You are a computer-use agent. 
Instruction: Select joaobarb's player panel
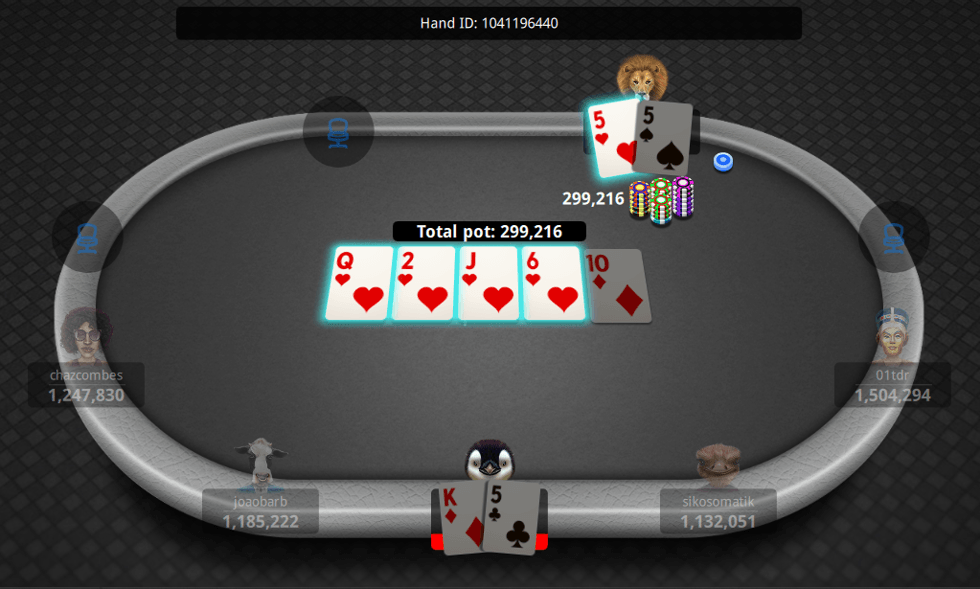pyautogui.click(x=260, y=511)
